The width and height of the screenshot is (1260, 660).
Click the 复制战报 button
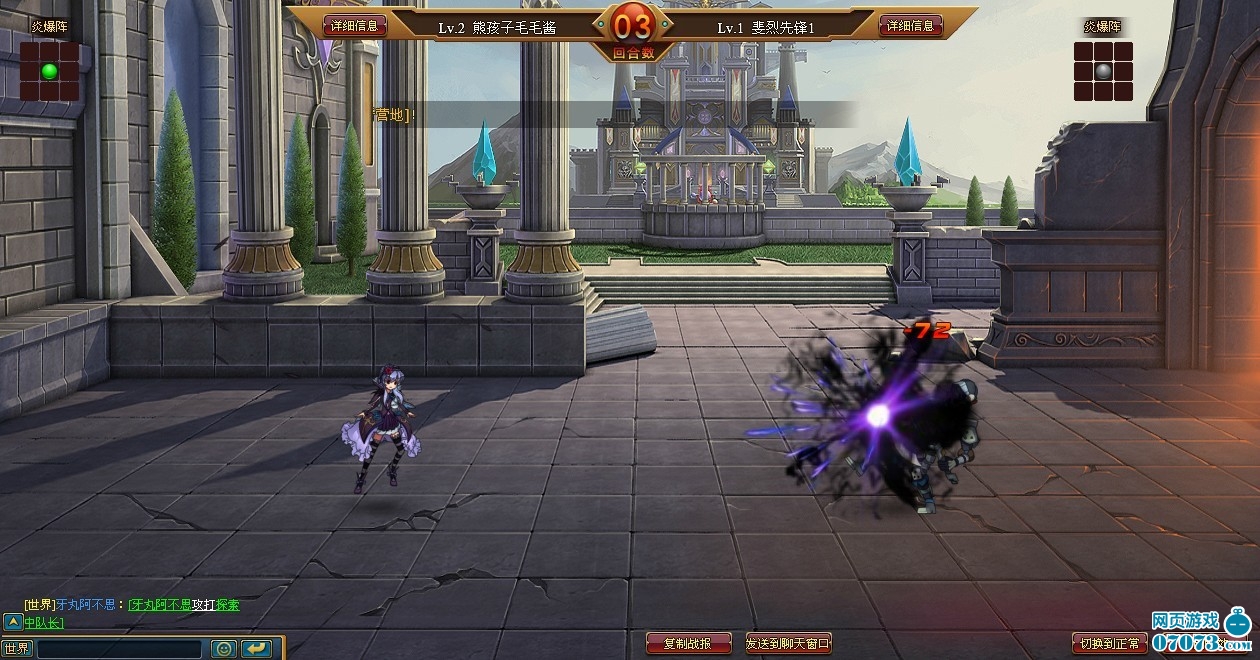pos(688,643)
